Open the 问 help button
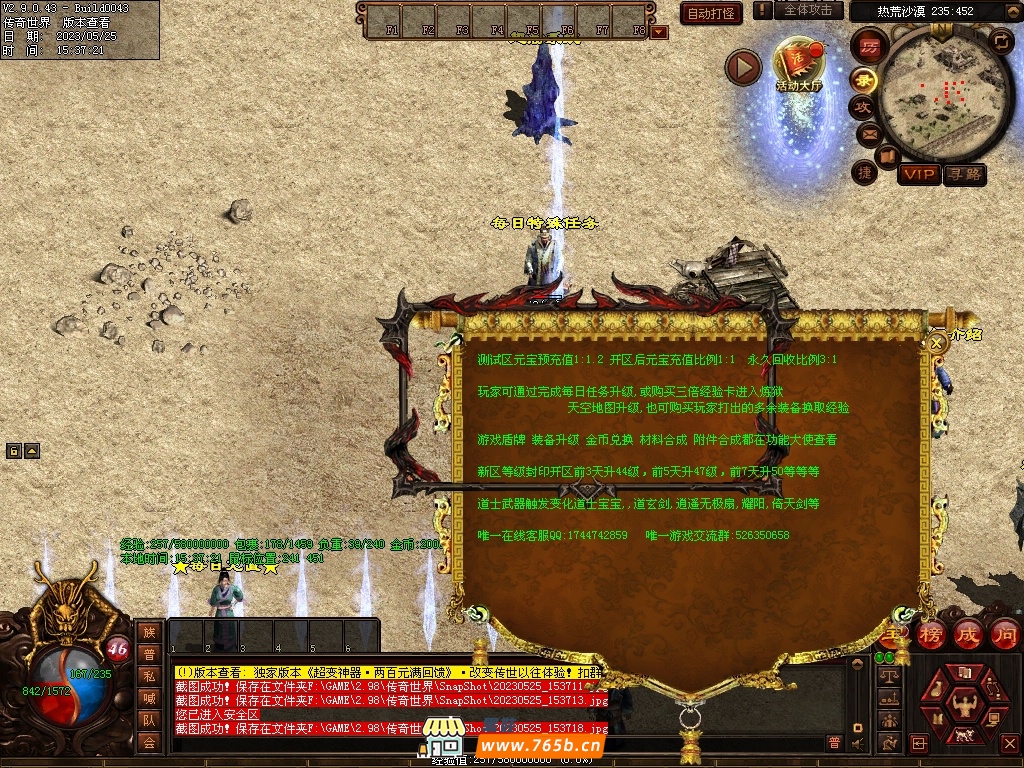The image size is (1024, 768). (1004, 634)
